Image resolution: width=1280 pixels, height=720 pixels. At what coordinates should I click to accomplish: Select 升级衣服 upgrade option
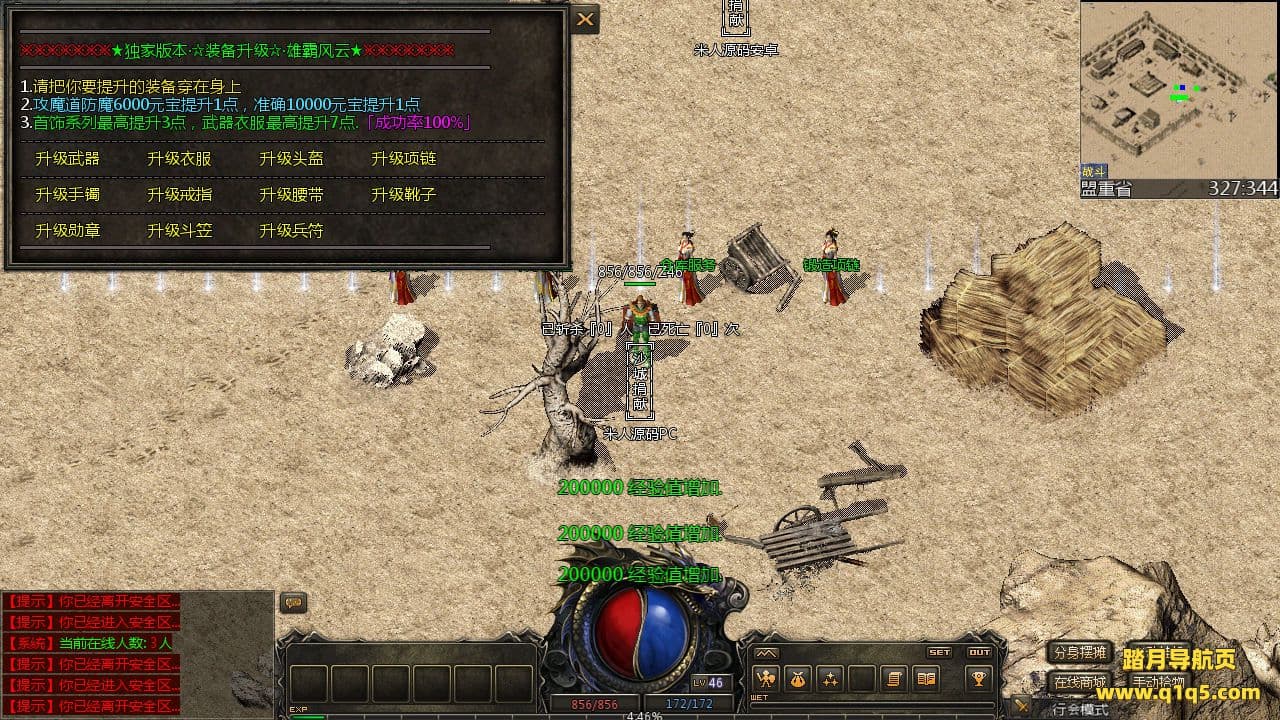point(180,158)
